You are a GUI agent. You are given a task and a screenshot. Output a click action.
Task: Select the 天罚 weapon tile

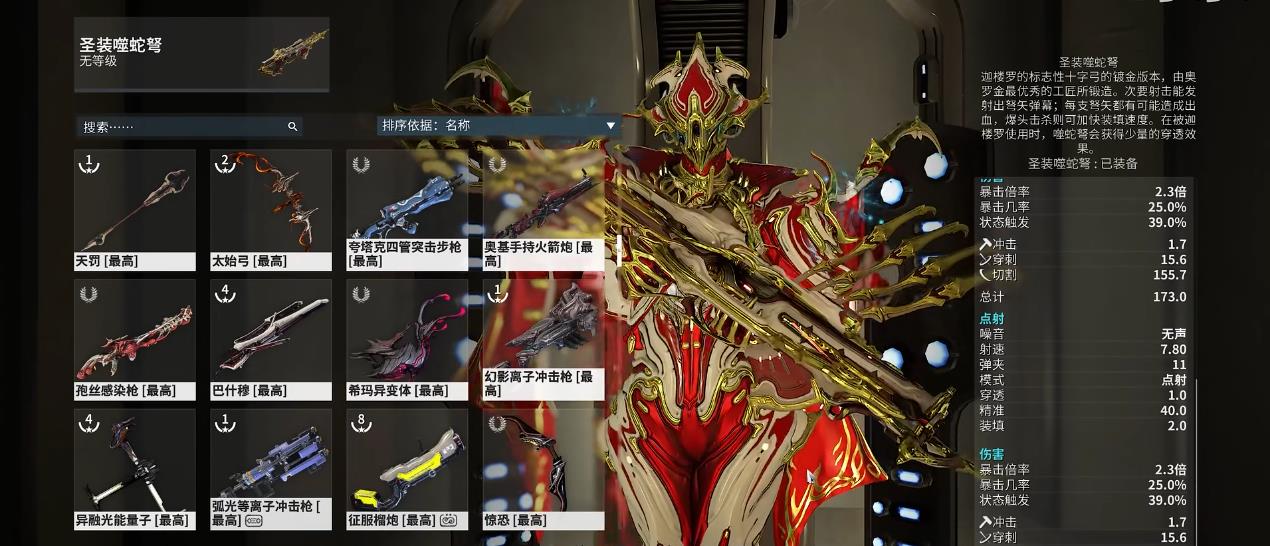pyautogui.click(x=135, y=210)
